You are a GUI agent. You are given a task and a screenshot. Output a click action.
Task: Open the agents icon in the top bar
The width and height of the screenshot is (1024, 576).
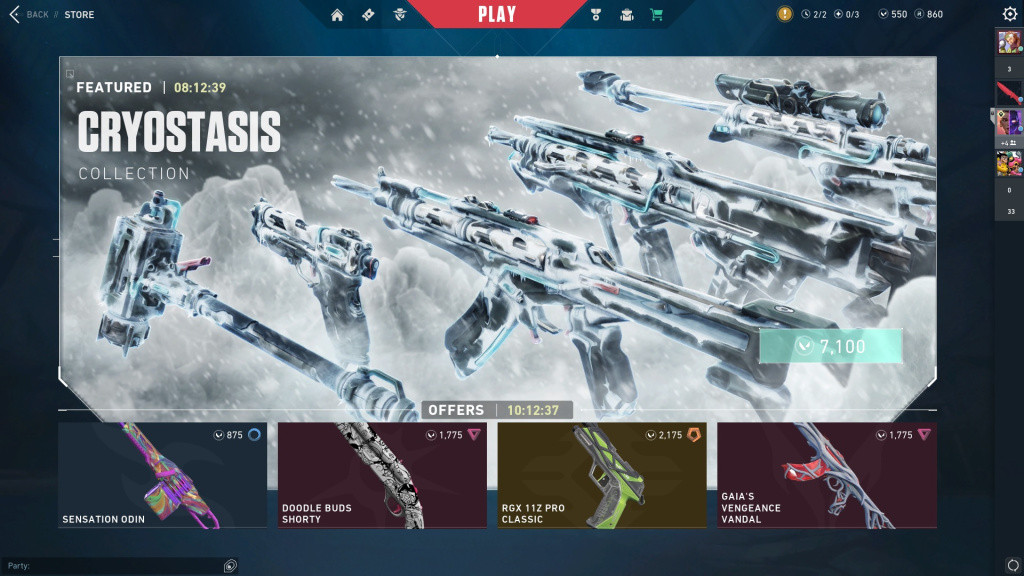pos(399,15)
